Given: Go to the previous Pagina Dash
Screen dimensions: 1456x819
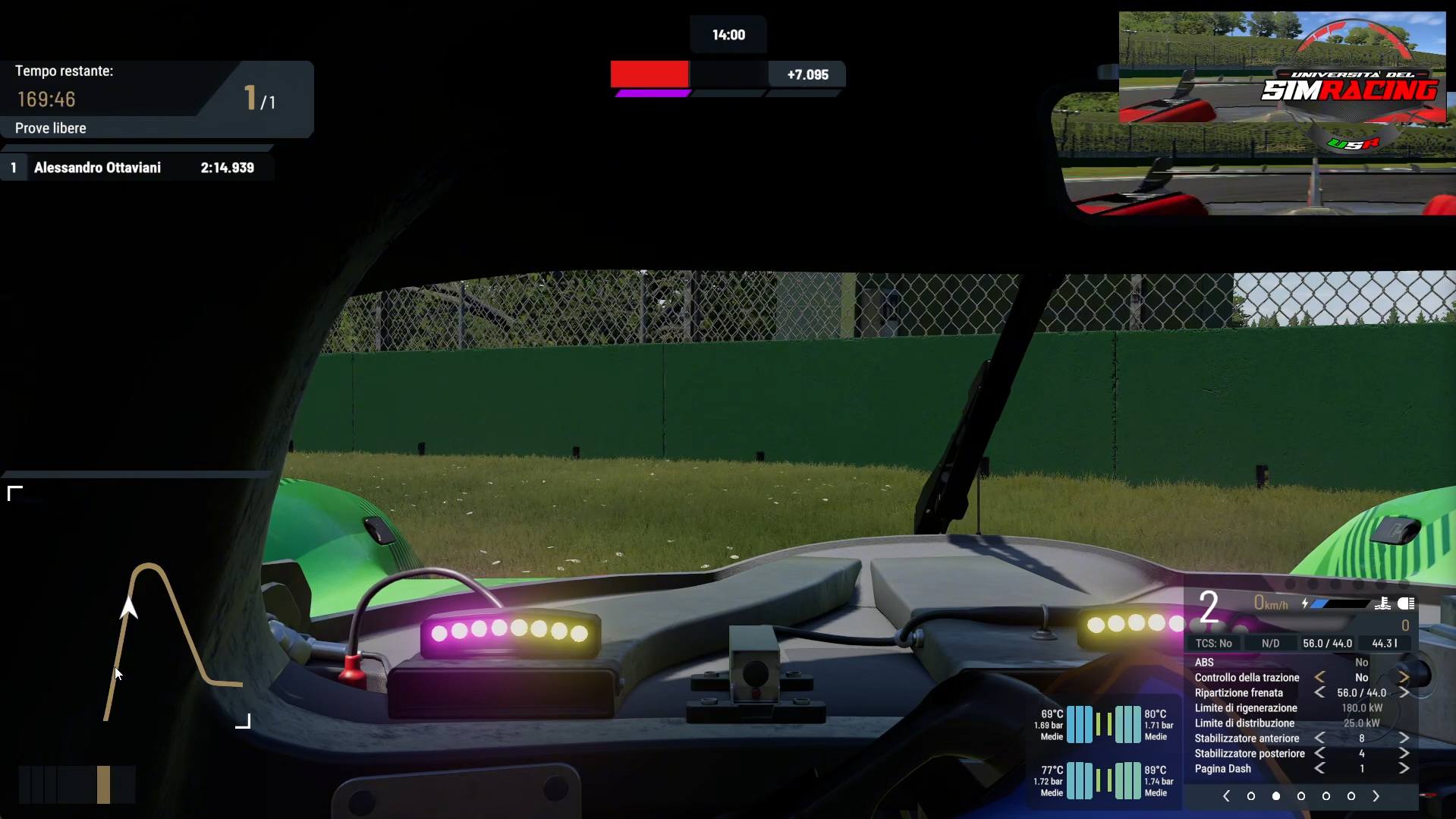Looking at the screenshot, I should [x=1320, y=768].
